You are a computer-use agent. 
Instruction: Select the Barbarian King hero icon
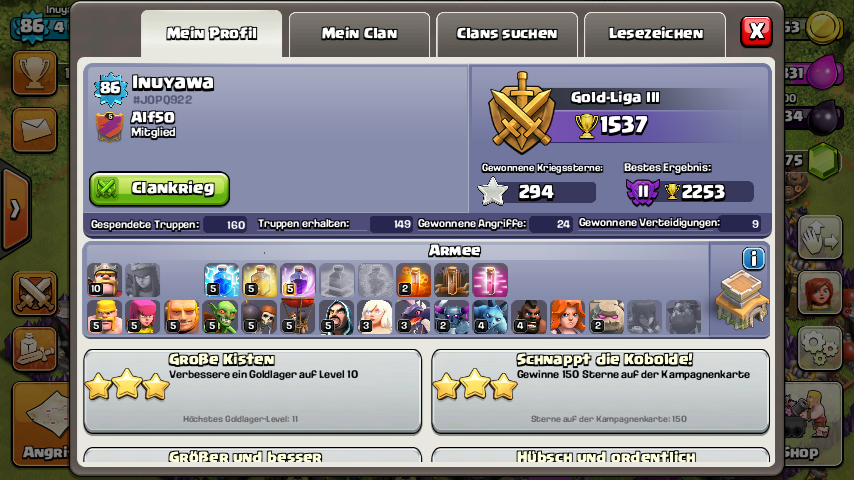pos(104,280)
